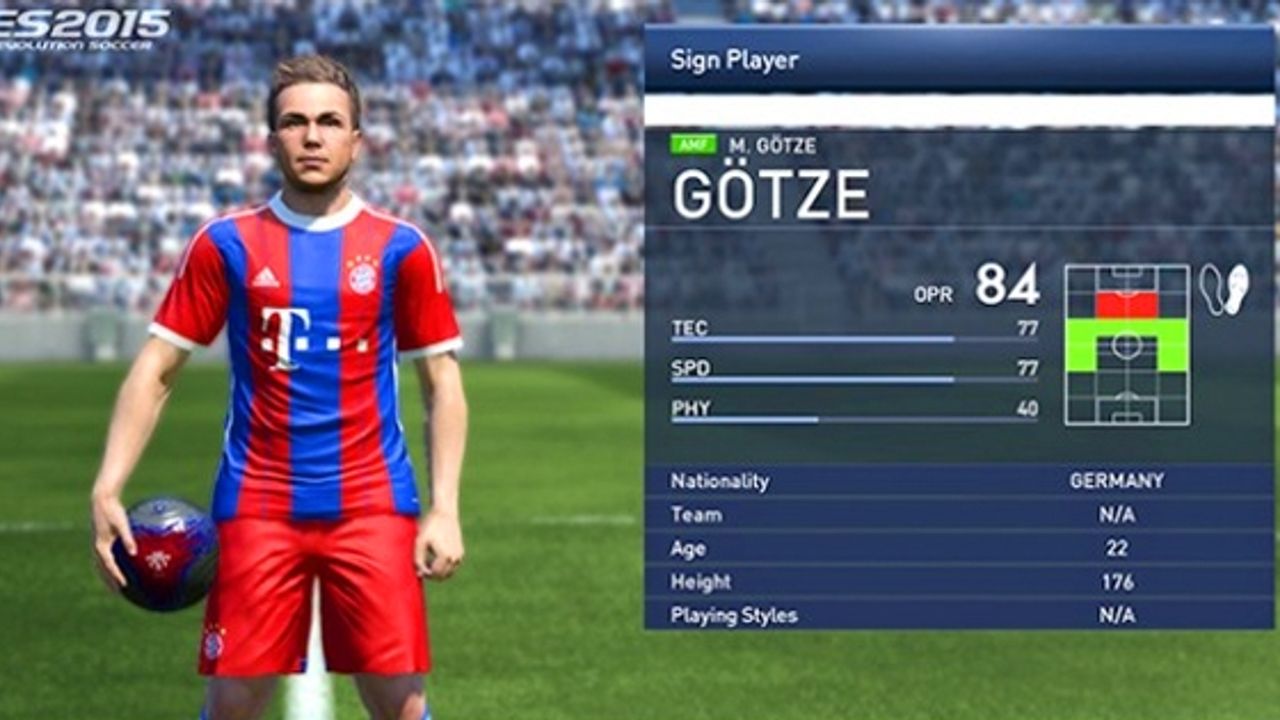Click the green AMF position badge
Screen dimensions: 1280x720
pos(693,145)
